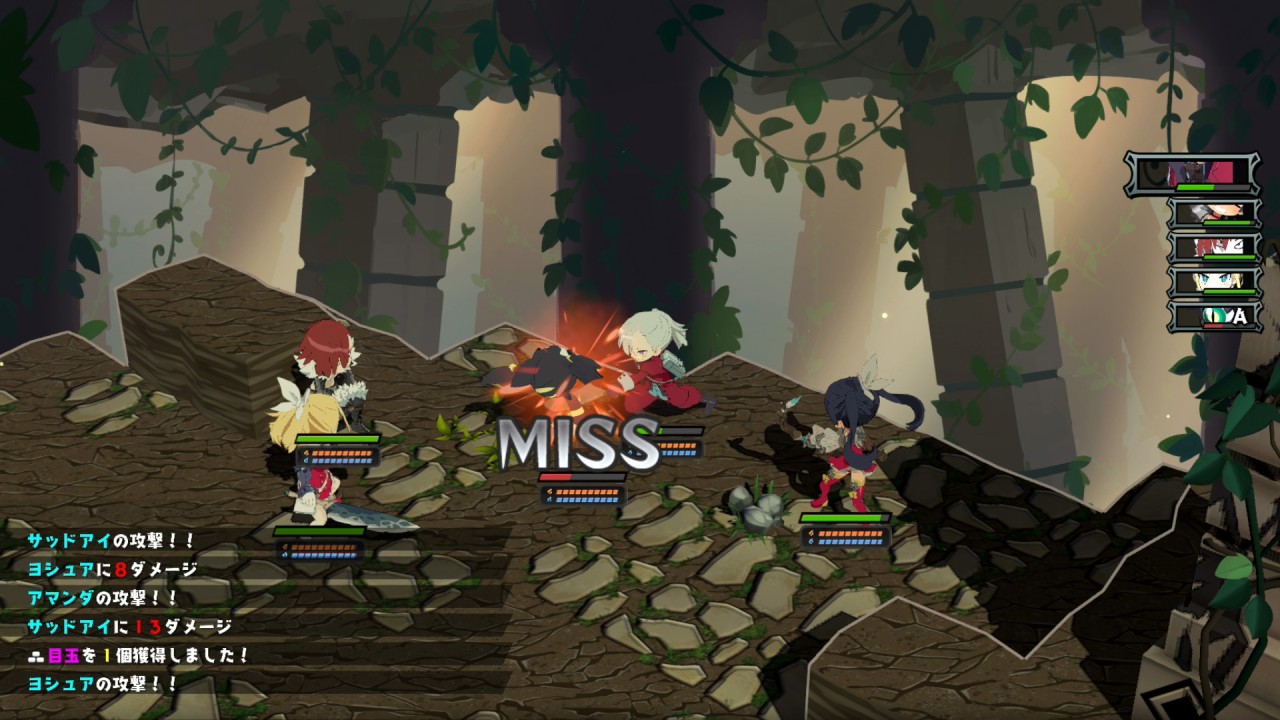Choose the red-haired character's turn portrait
The height and width of the screenshot is (720, 1280).
click(x=1214, y=248)
